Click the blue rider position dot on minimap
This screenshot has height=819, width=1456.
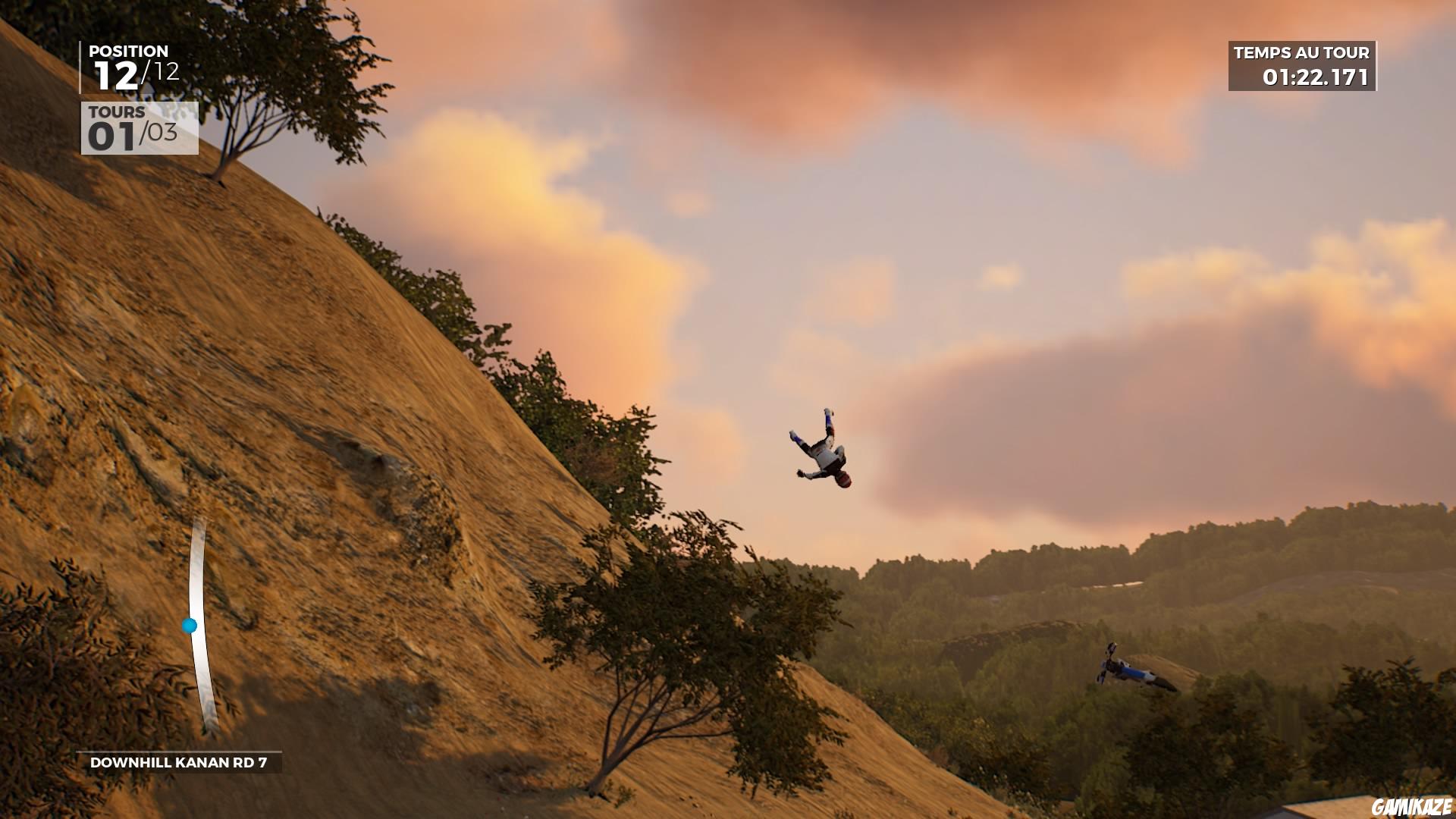pyautogui.click(x=191, y=626)
